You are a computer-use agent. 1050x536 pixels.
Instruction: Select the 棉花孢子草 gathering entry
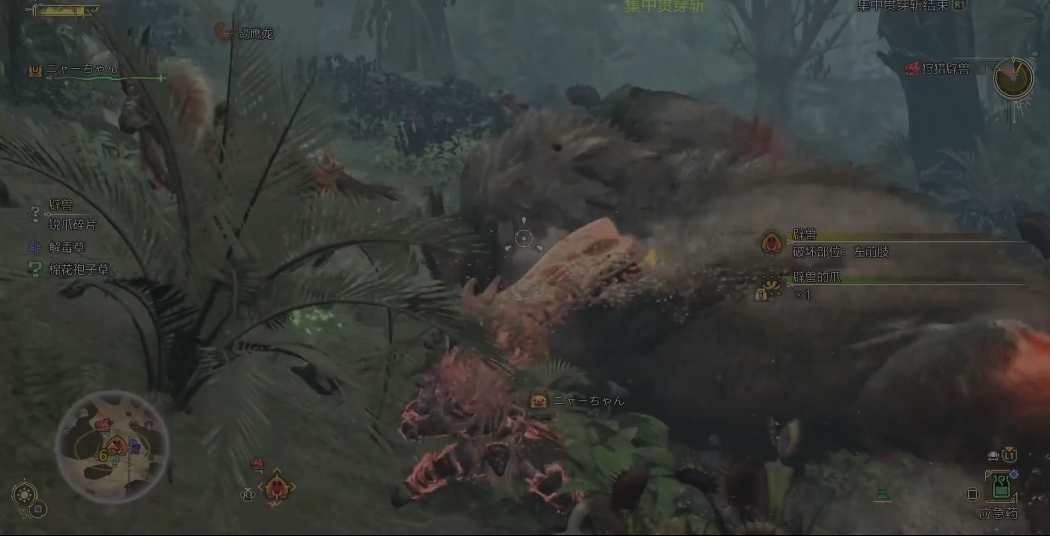(x=79, y=269)
